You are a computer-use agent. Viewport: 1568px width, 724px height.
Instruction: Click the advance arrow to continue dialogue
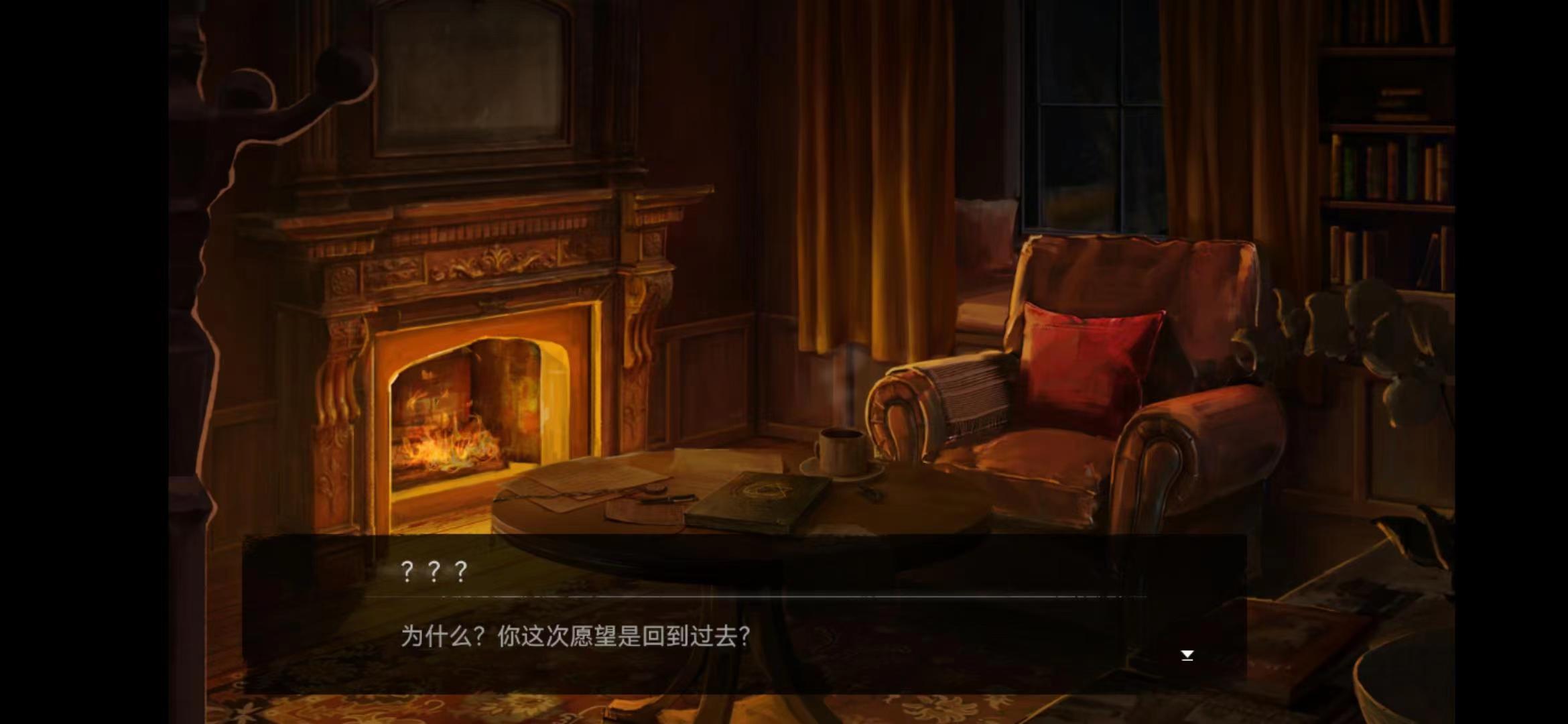(x=1186, y=654)
